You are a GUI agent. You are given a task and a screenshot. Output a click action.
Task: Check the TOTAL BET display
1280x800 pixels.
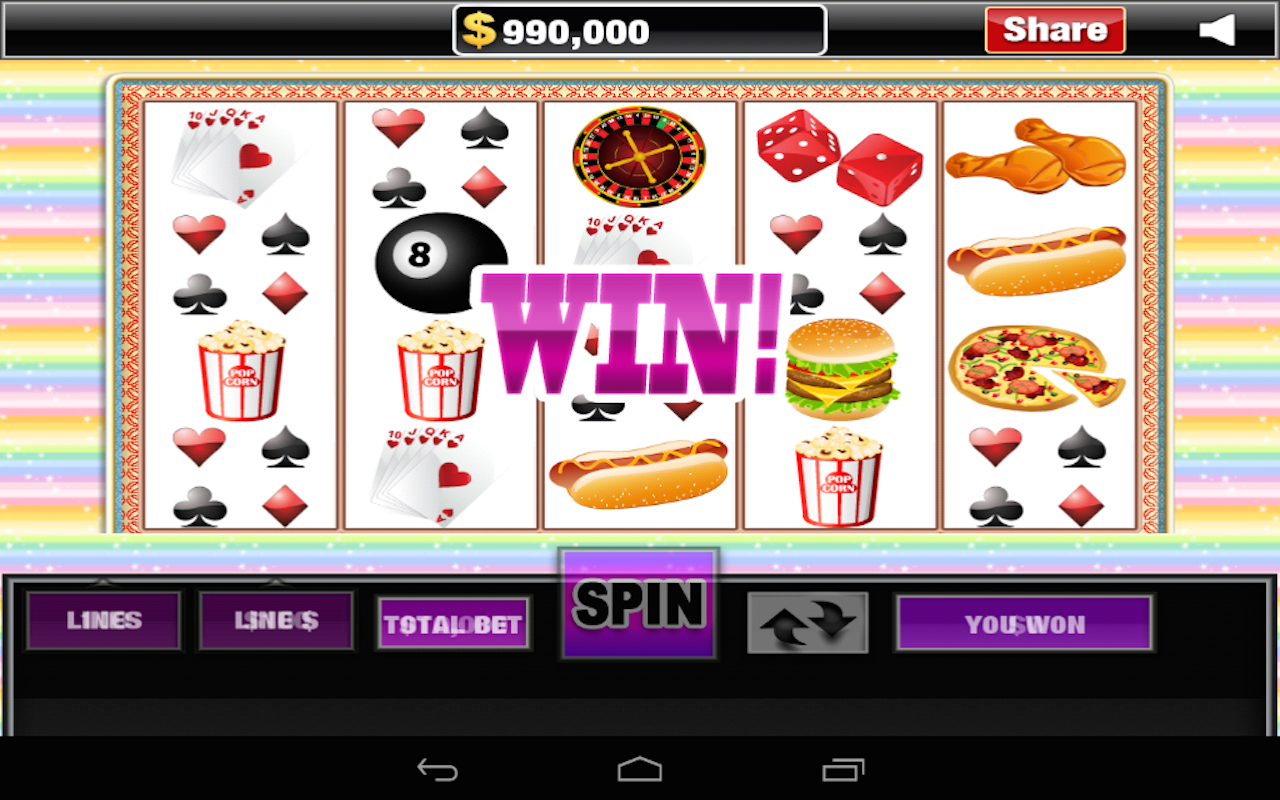click(453, 622)
